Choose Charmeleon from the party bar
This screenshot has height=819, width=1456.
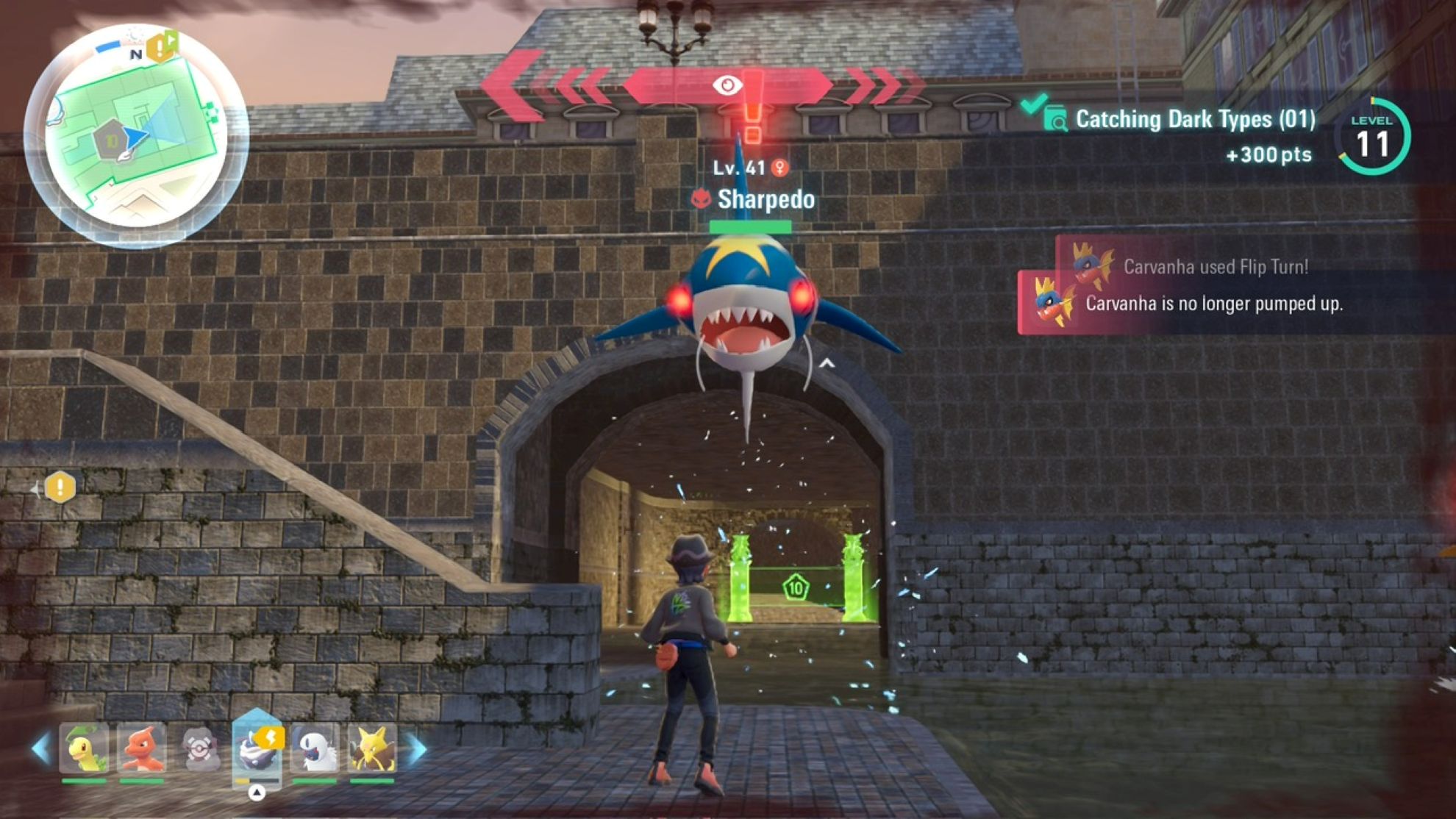141,749
